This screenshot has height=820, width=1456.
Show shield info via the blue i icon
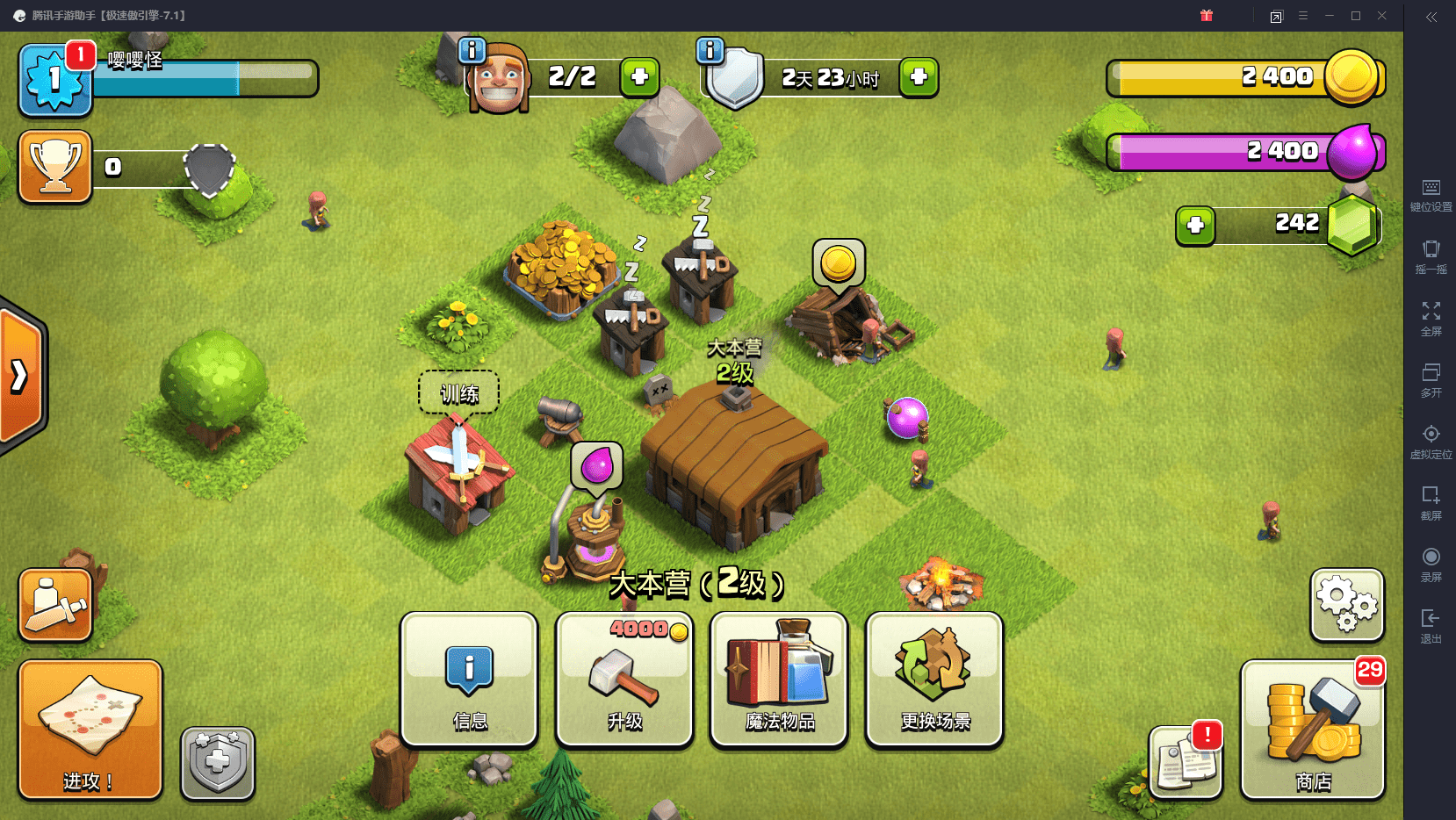[x=710, y=50]
